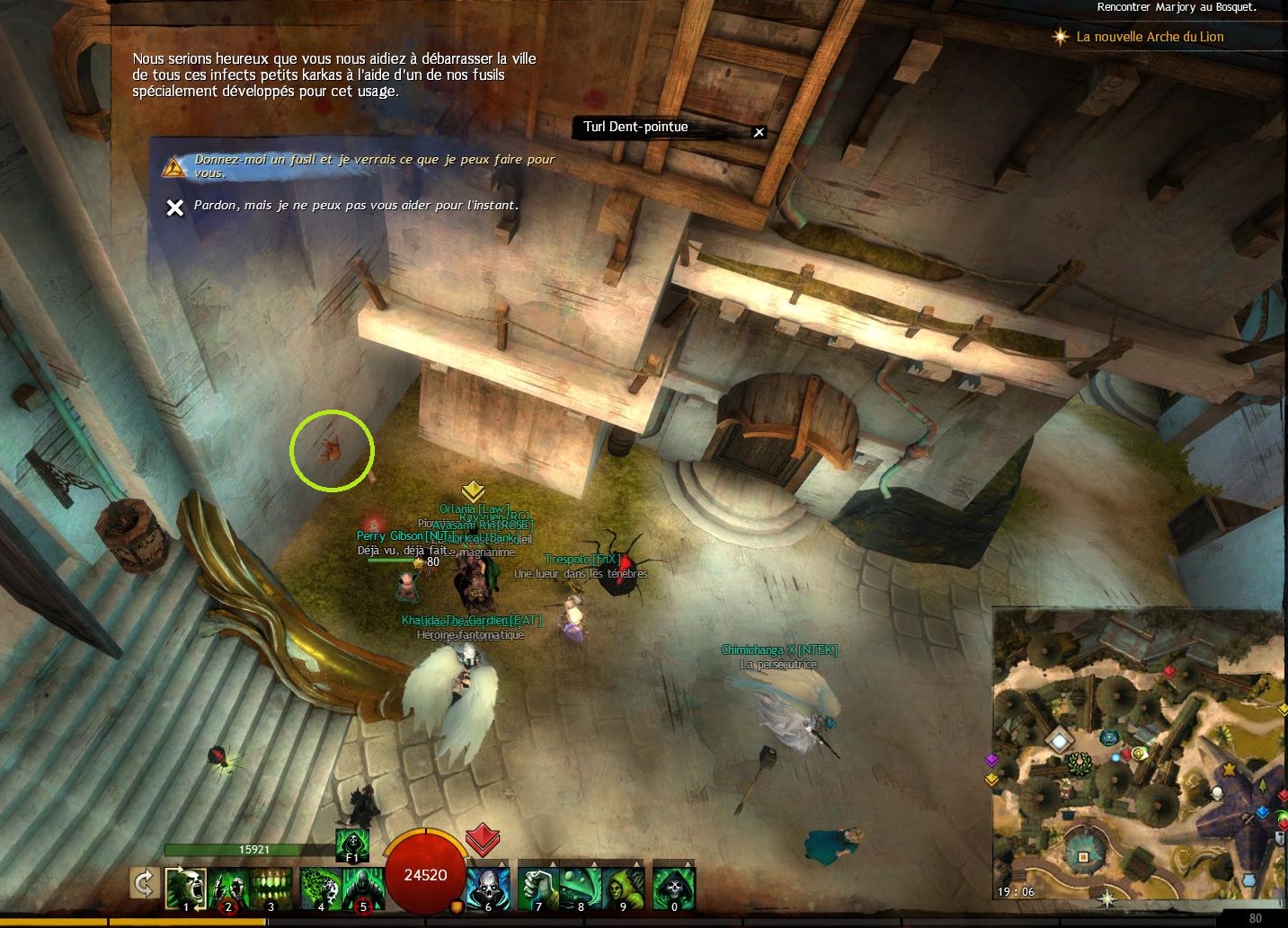Select the white waypoint diamond on the minimap

[1061, 741]
